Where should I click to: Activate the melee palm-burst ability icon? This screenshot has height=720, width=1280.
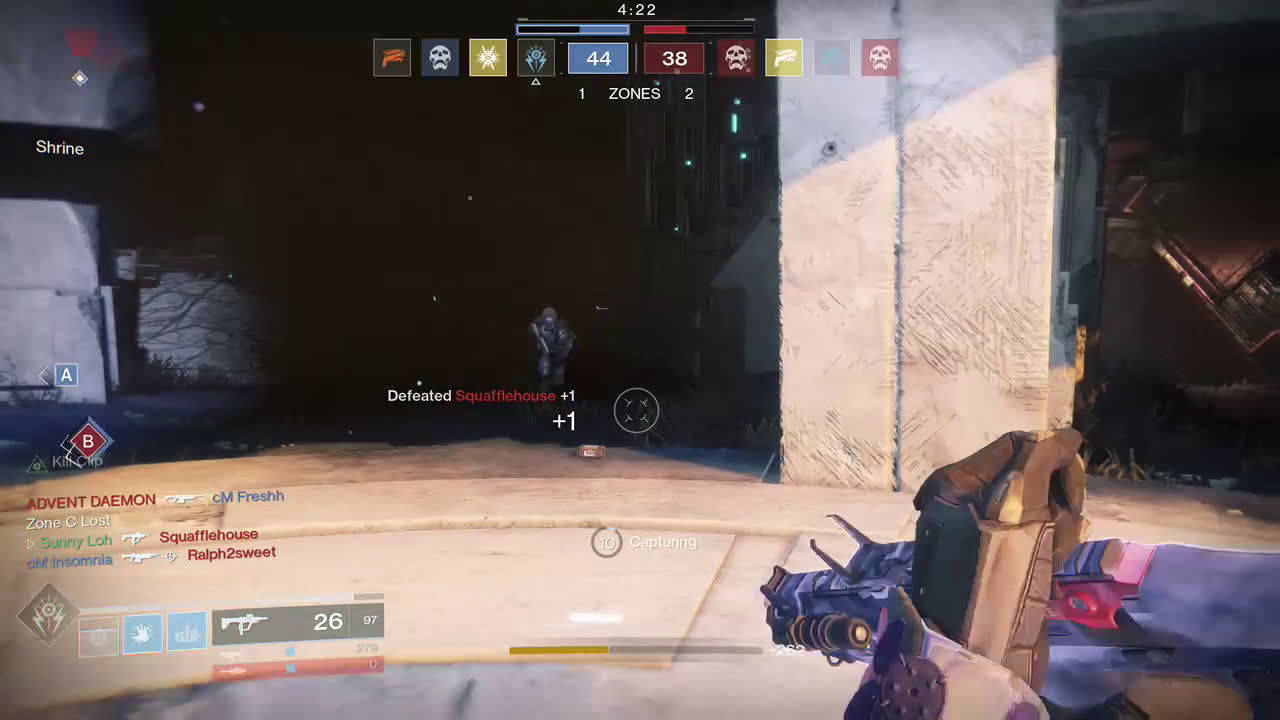(143, 634)
